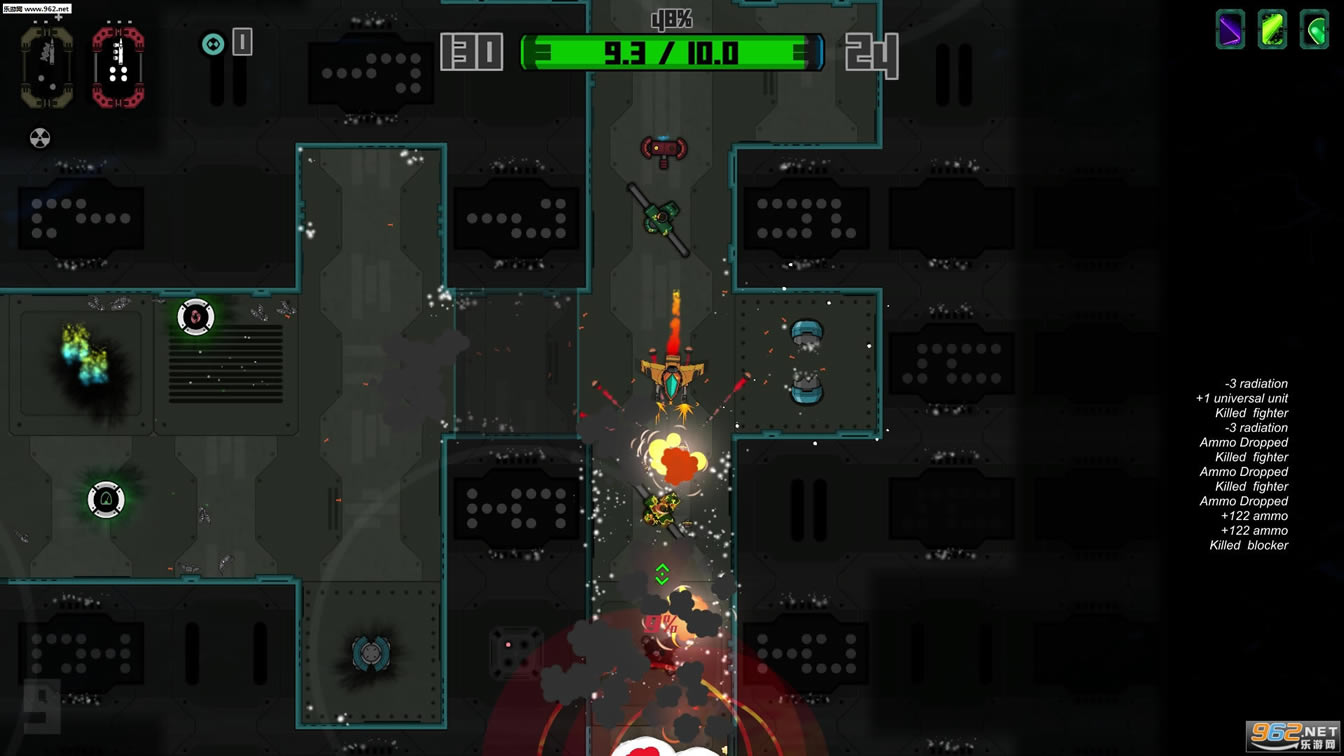1344x756 pixels.
Task: Click the teal drone counter icon
Action: (212, 43)
